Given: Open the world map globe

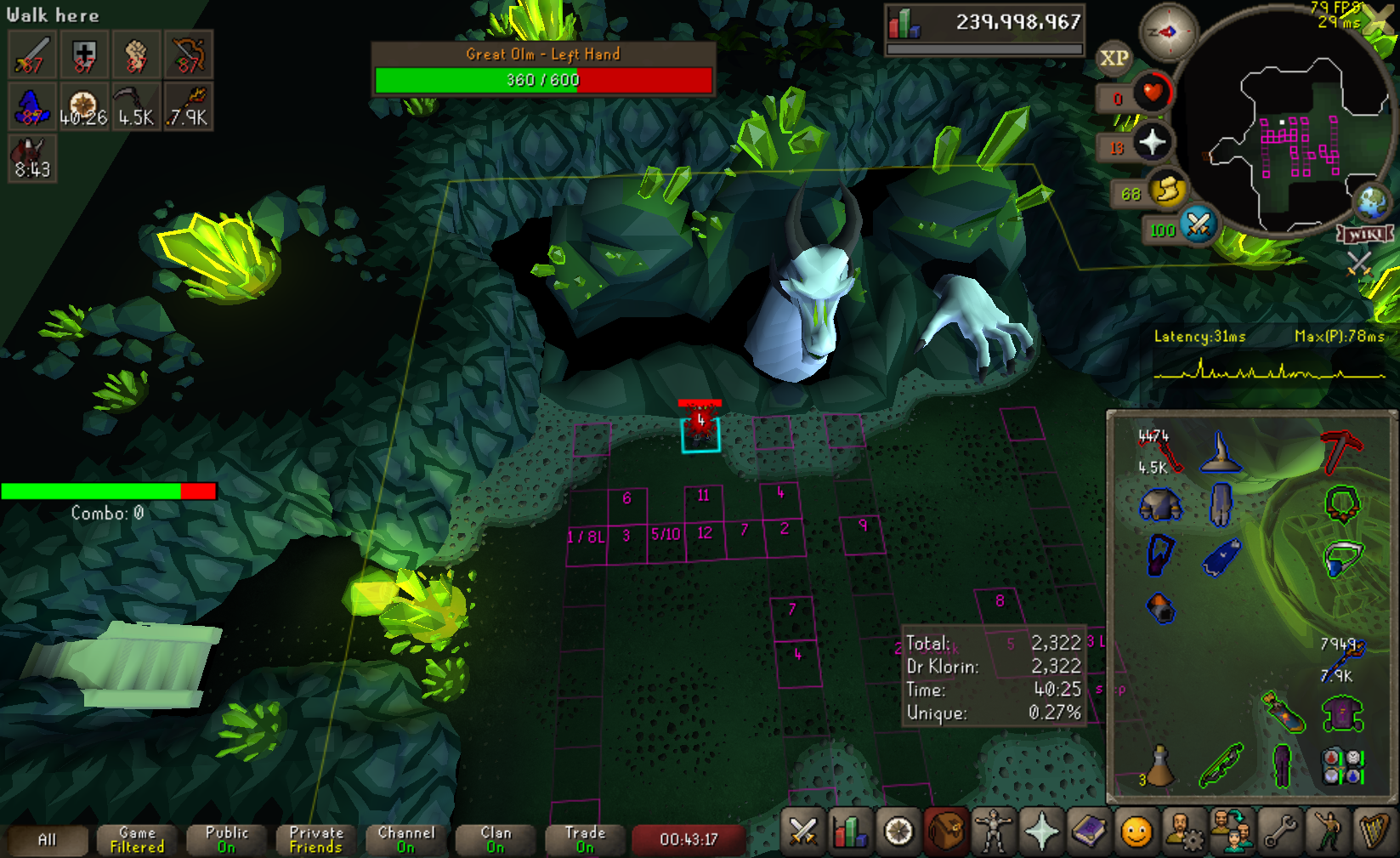Looking at the screenshot, I should [1370, 202].
